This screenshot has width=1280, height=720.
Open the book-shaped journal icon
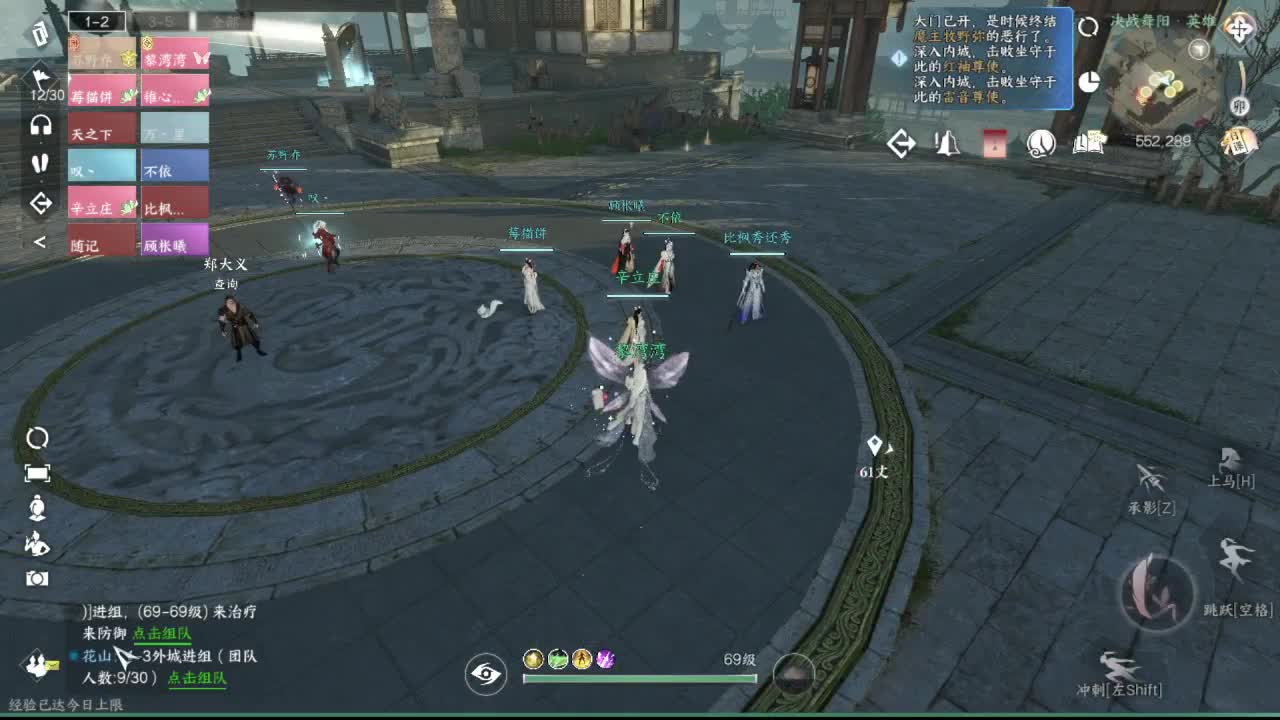pos(1087,141)
